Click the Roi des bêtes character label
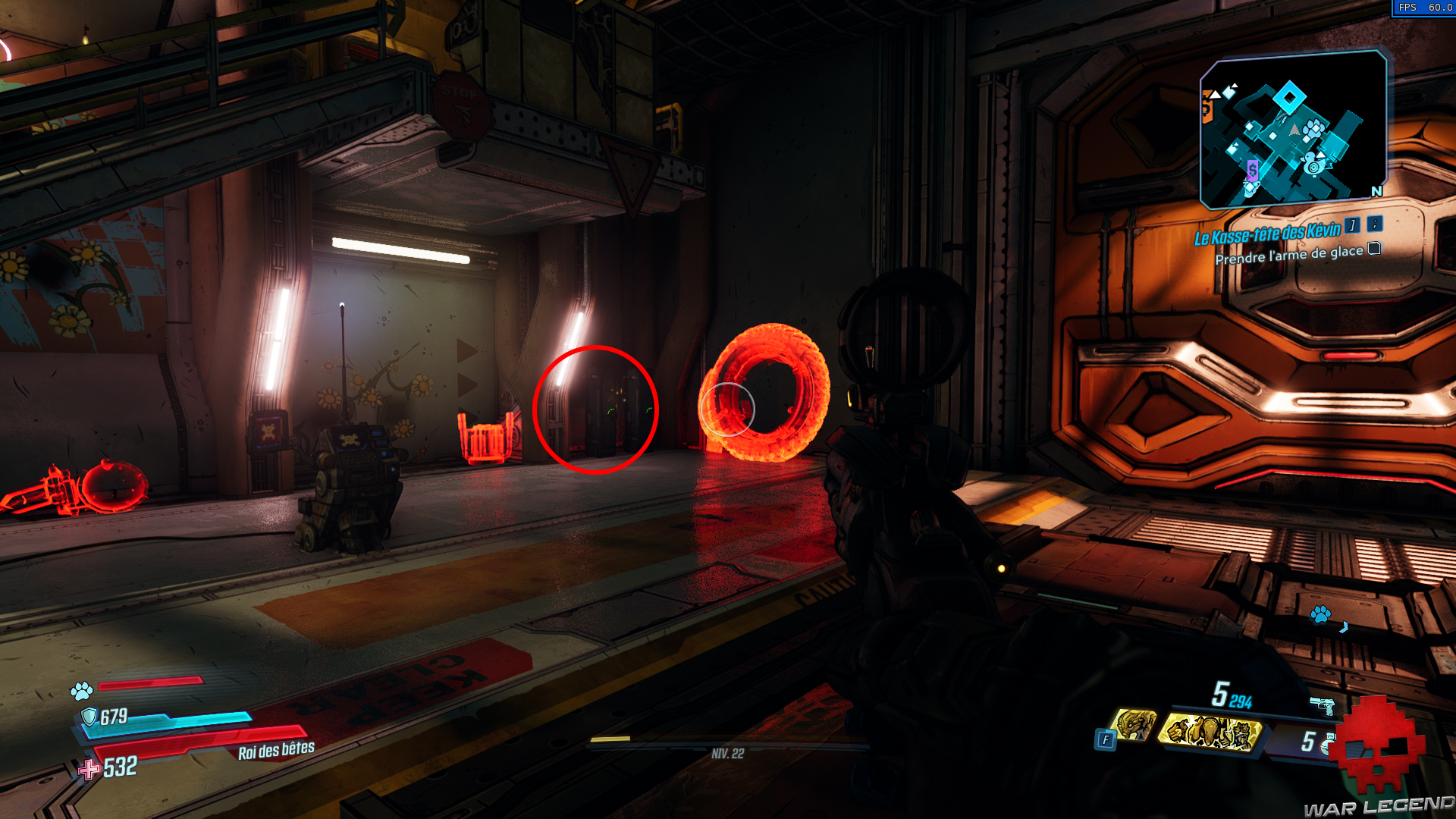 tap(275, 751)
